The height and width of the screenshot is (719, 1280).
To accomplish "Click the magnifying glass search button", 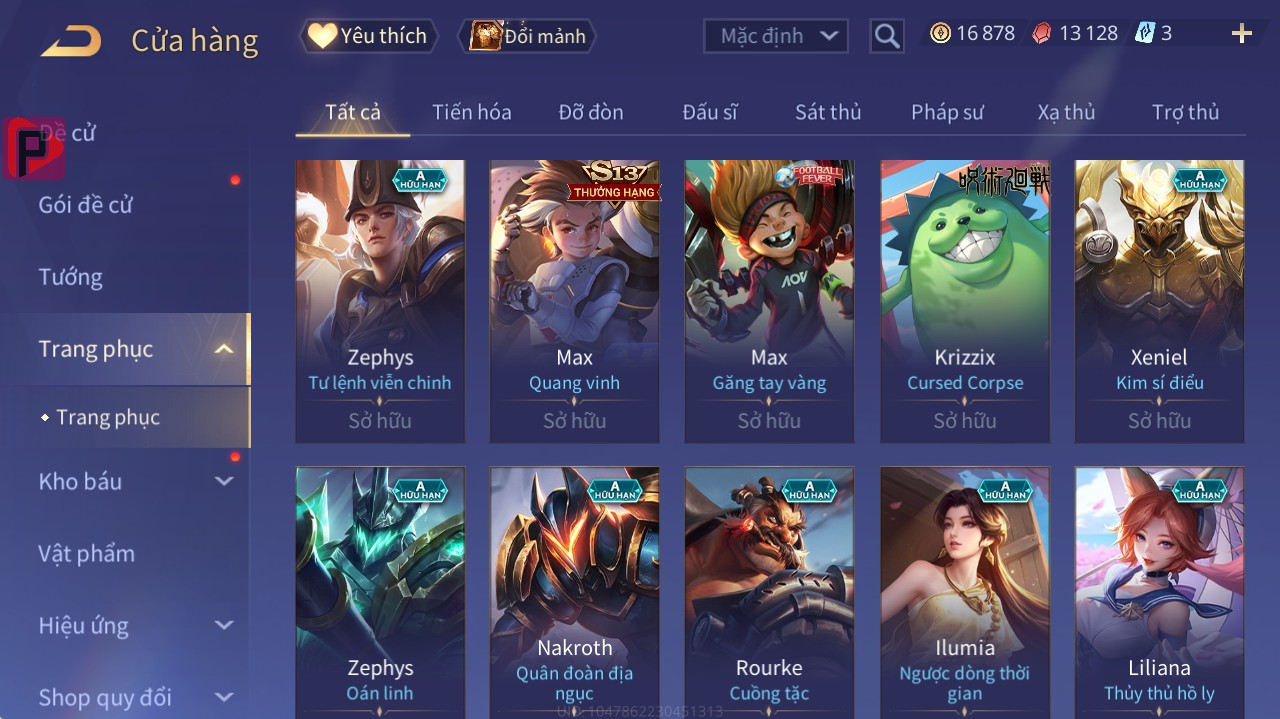I will coord(886,36).
